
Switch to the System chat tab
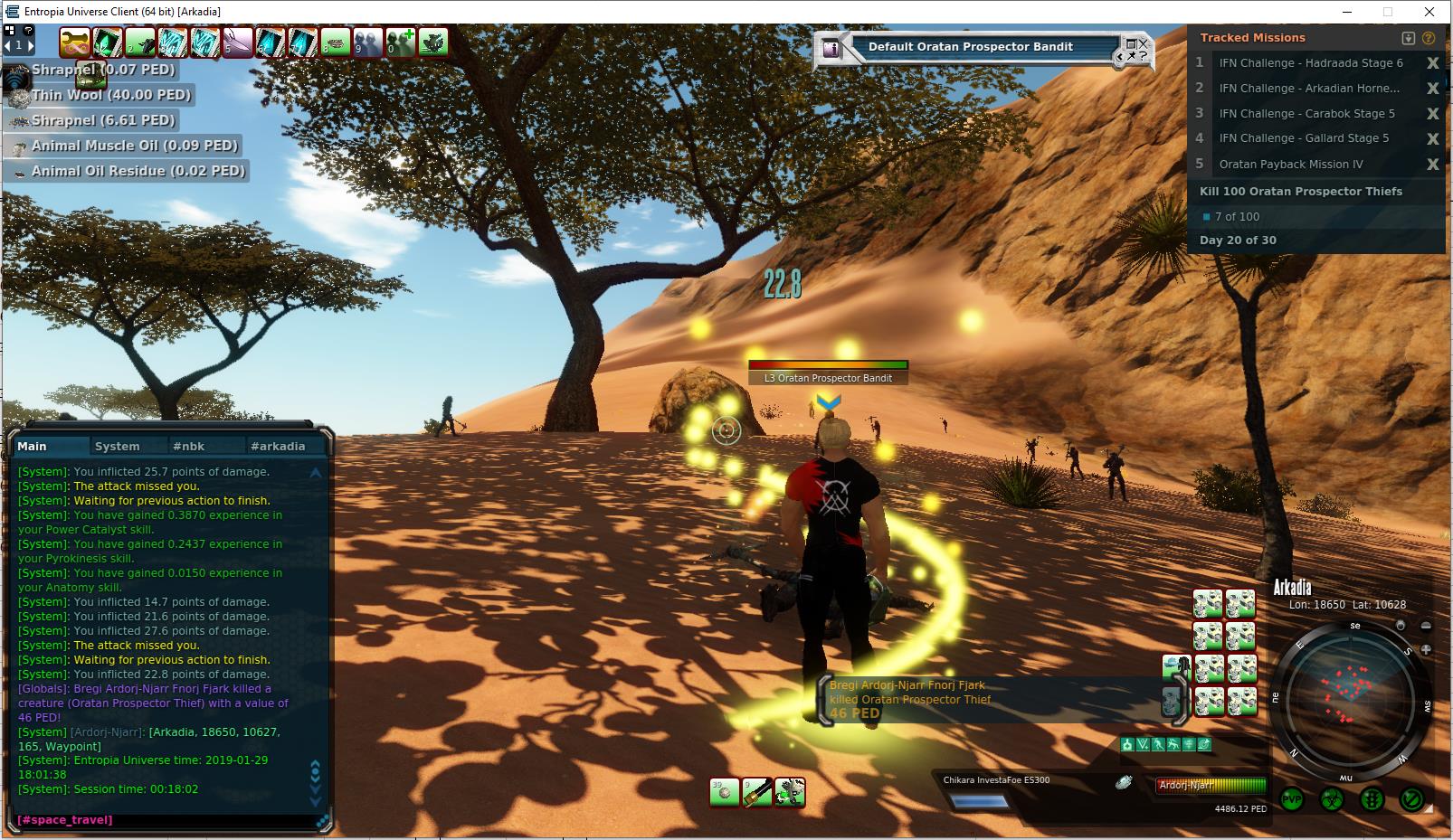coord(118,446)
